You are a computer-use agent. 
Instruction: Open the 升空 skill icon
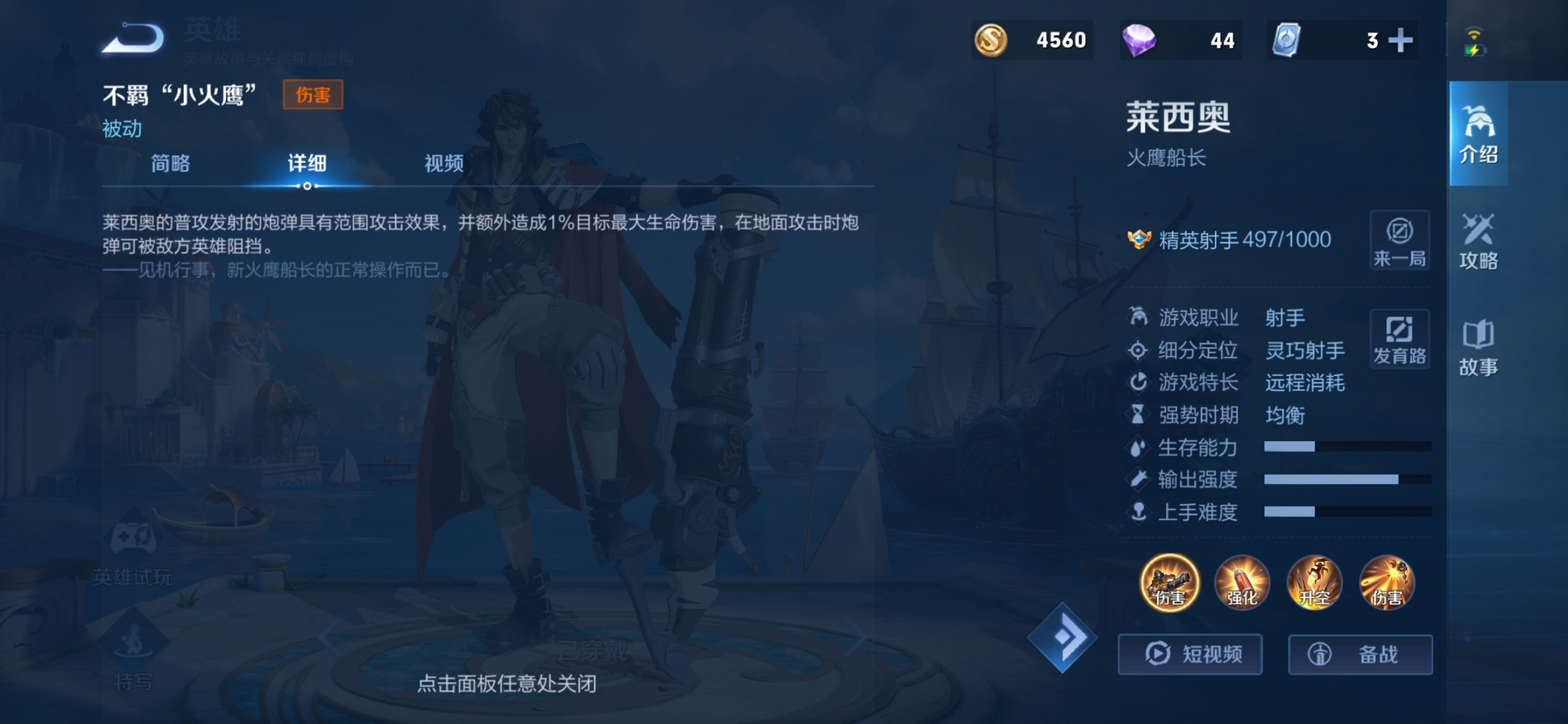coord(1315,583)
